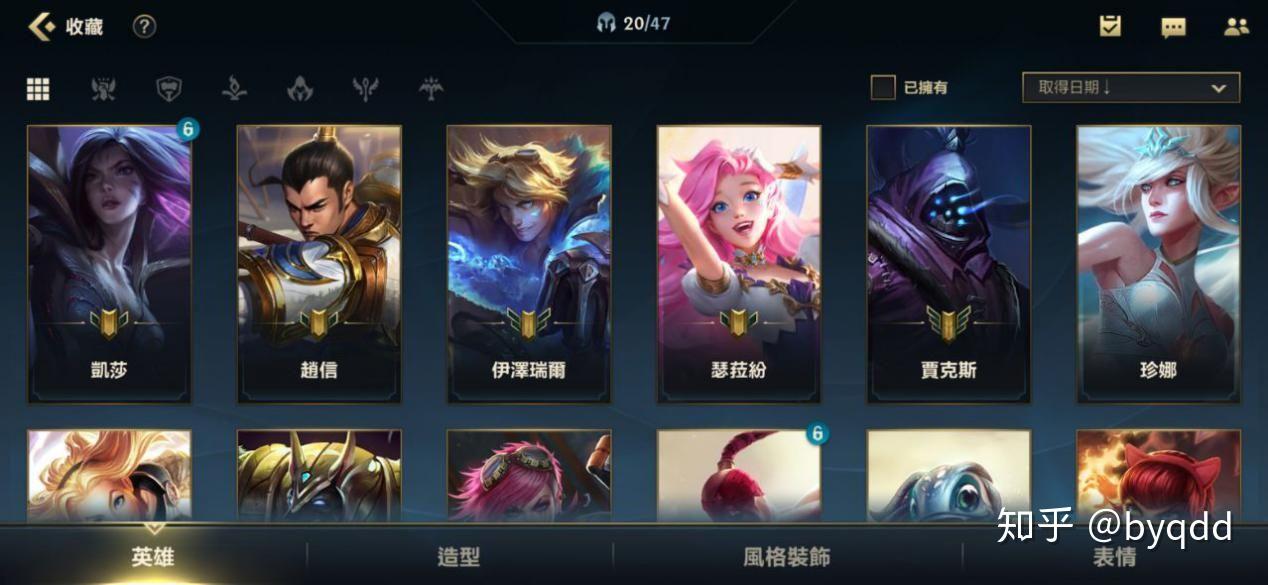Open the missions checklist icon
The height and width of the screenshot is (585, 1268).
tap(1110, 27)
